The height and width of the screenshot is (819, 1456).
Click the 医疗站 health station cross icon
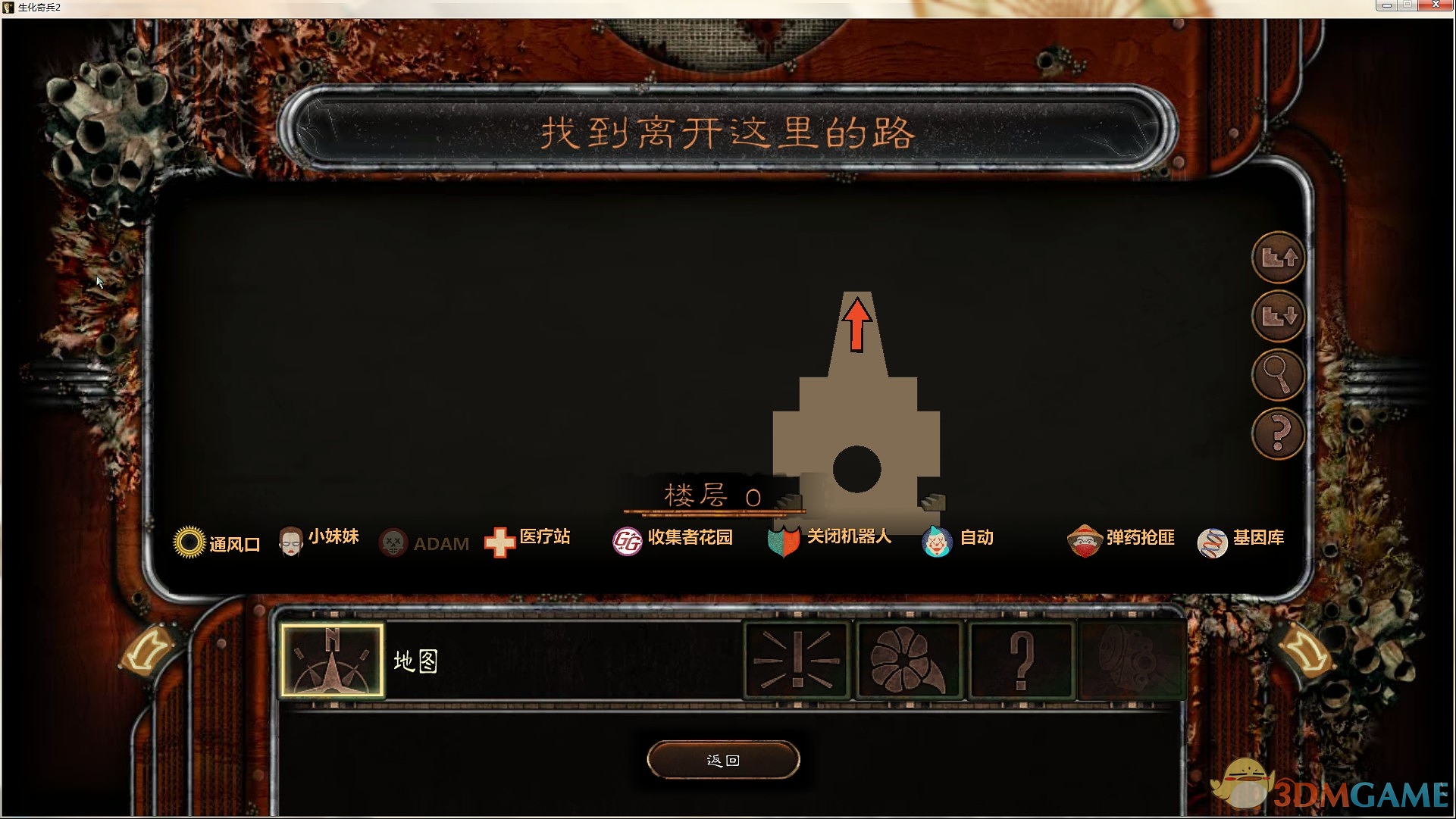[x=498, y=541]
